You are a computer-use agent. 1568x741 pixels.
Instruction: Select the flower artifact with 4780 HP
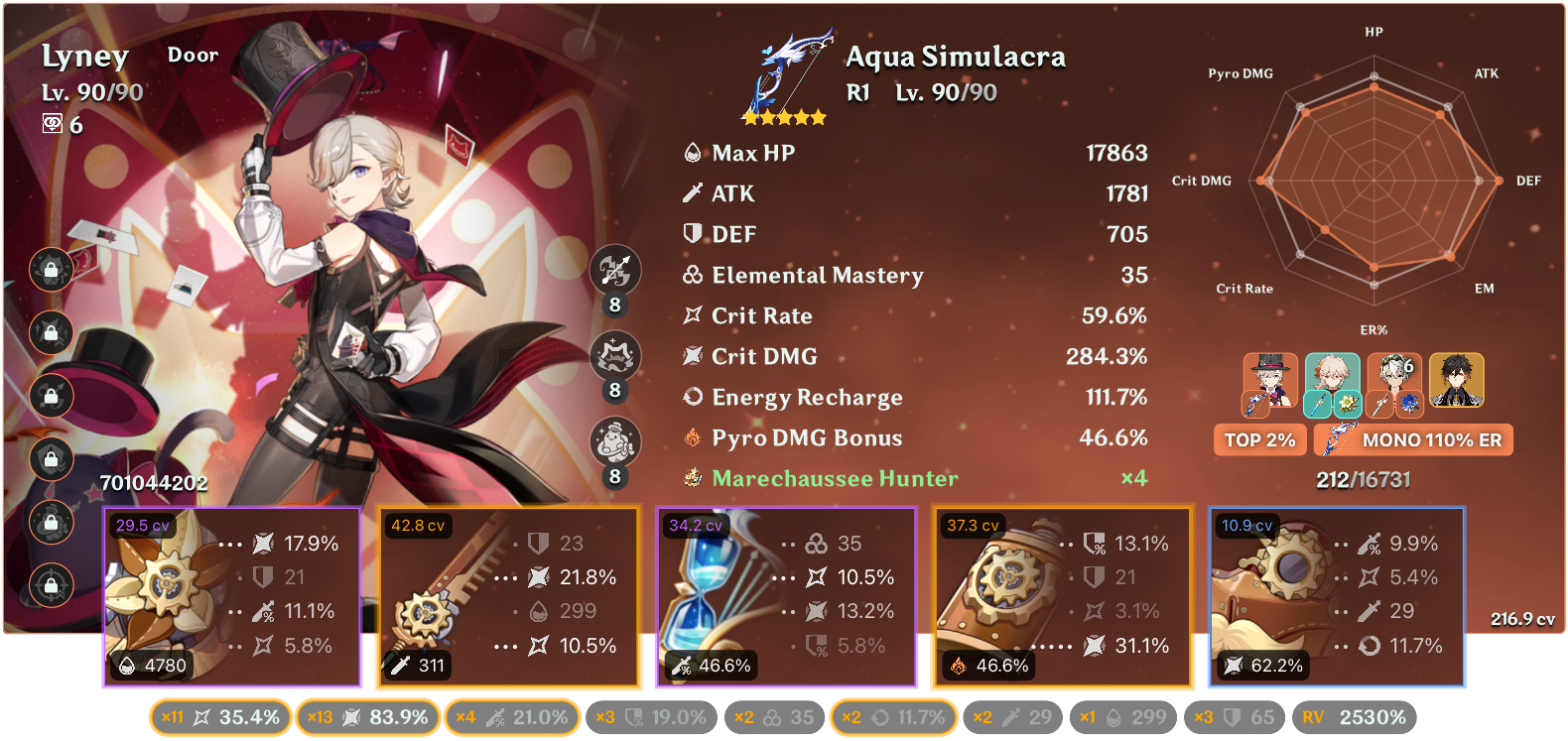[x=233, y=595]
